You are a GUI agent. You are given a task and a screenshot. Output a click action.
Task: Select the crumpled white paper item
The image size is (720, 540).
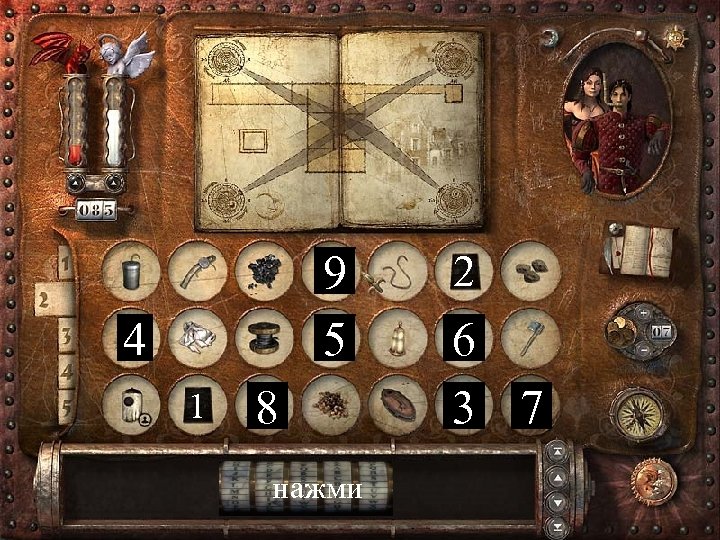[x=199, y=337]
